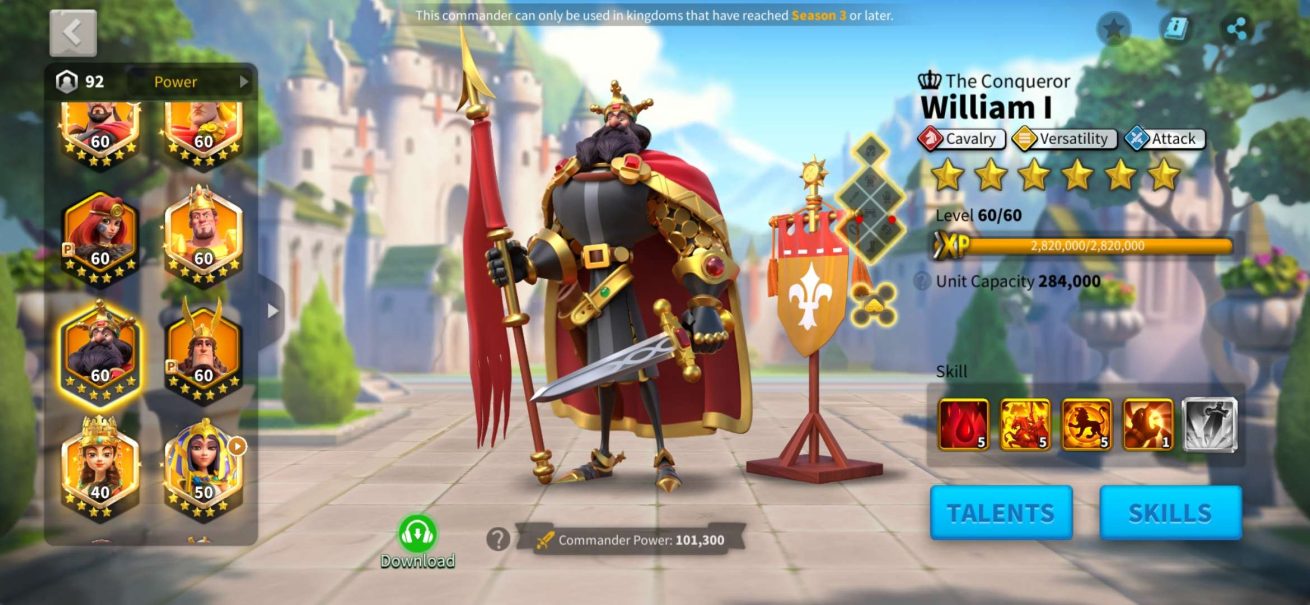1310x605 pixels.
Task: Open the Commander Power help question mark
Action: (498, 540)
